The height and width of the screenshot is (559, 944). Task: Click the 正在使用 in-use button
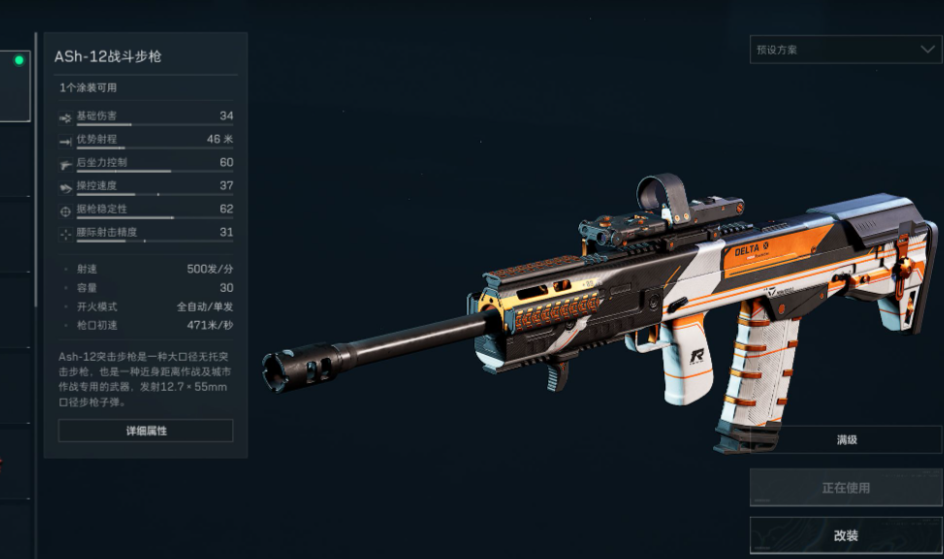845,488
